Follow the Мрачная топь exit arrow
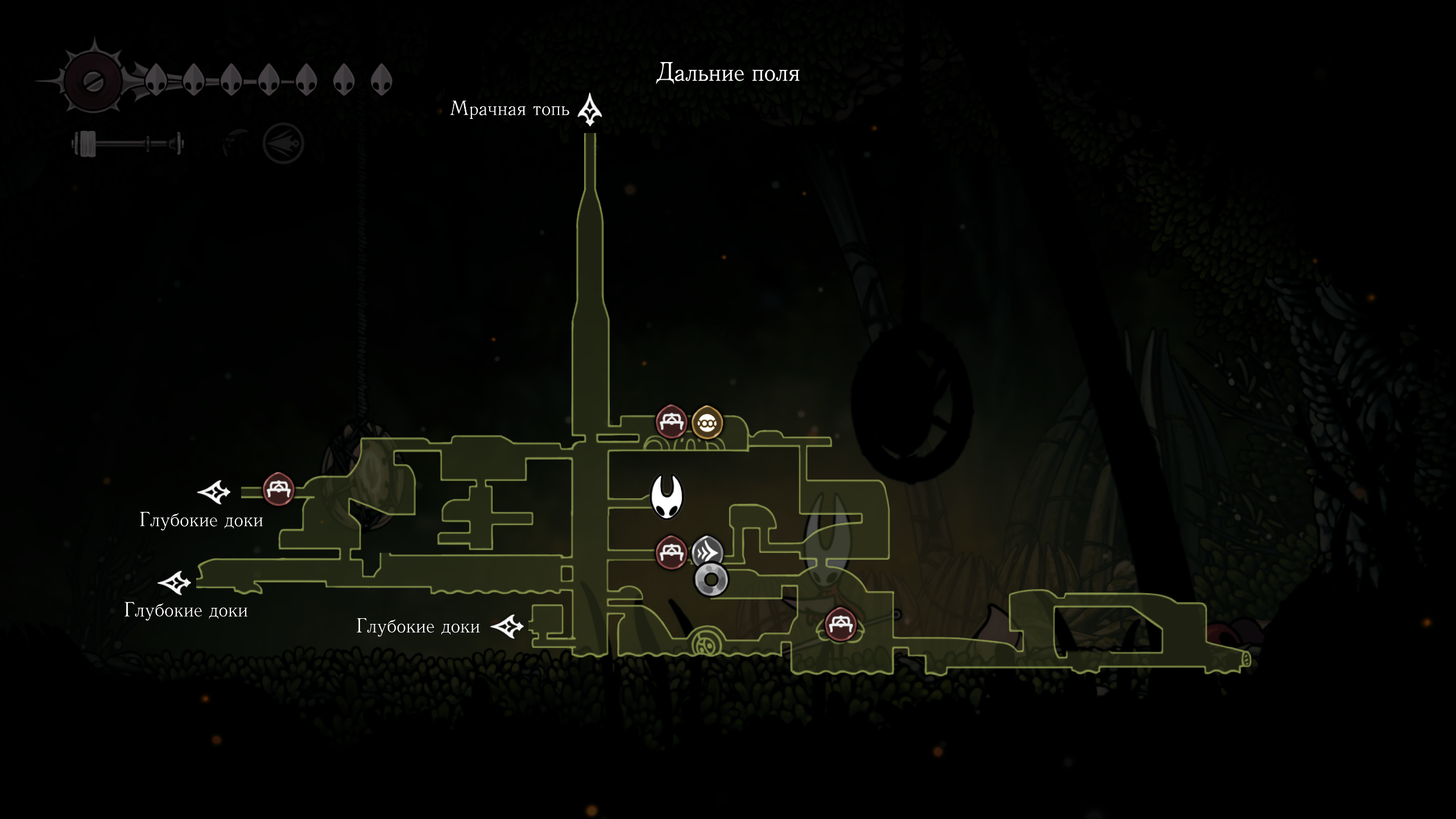Image resolution: width=1456 pixels, height=819 pixels. pos(590,109)
